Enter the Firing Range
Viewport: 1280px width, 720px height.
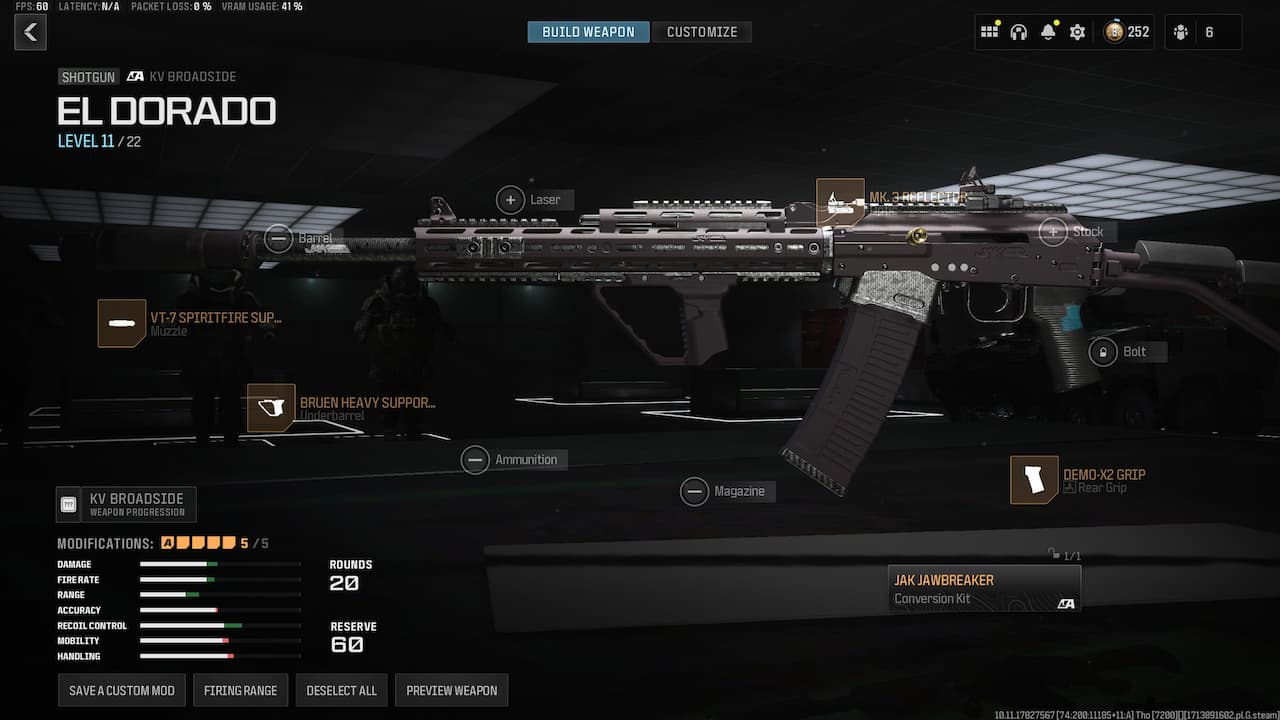coord(240,690)
